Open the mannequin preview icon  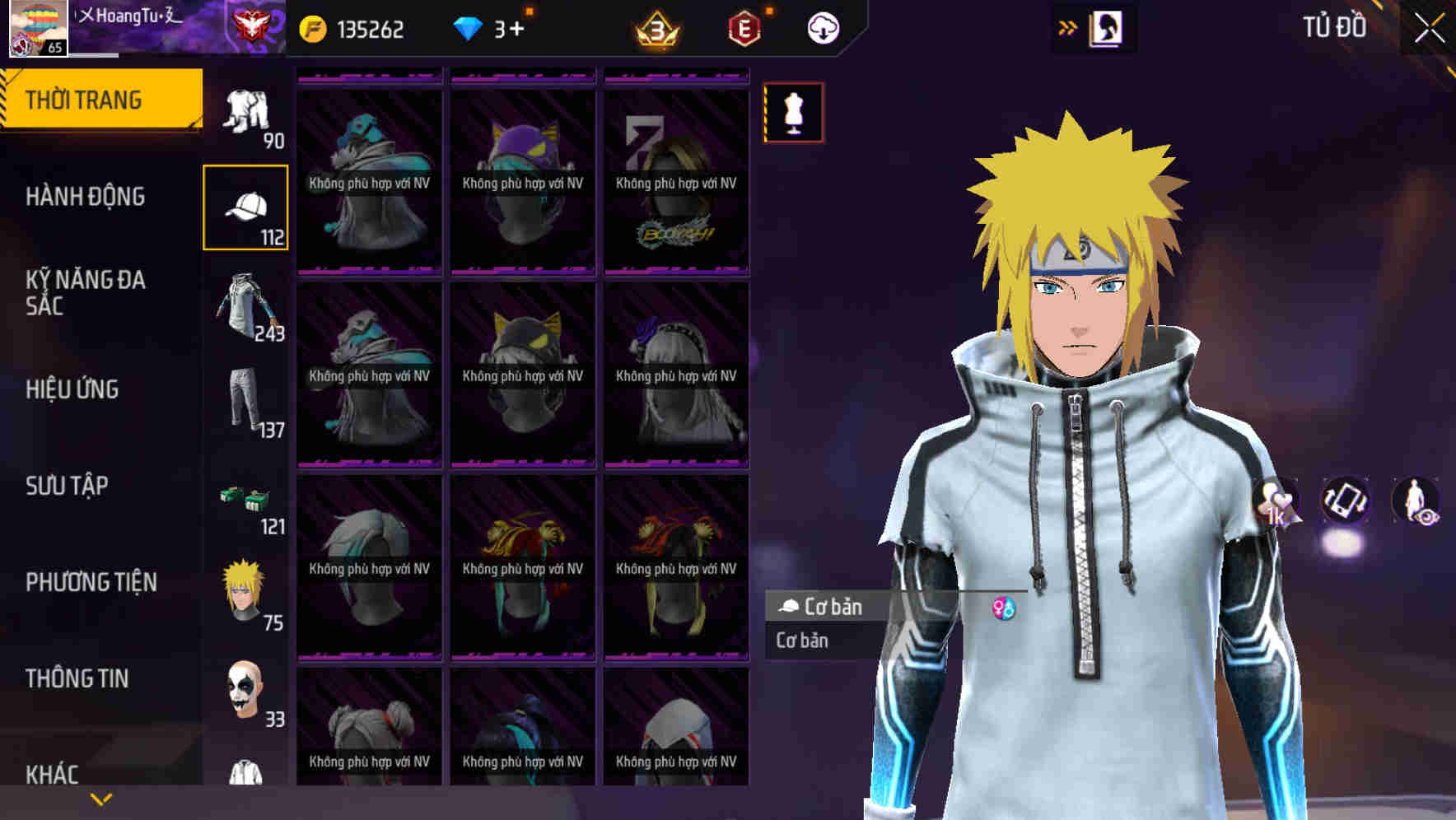[x=793, y=113]
